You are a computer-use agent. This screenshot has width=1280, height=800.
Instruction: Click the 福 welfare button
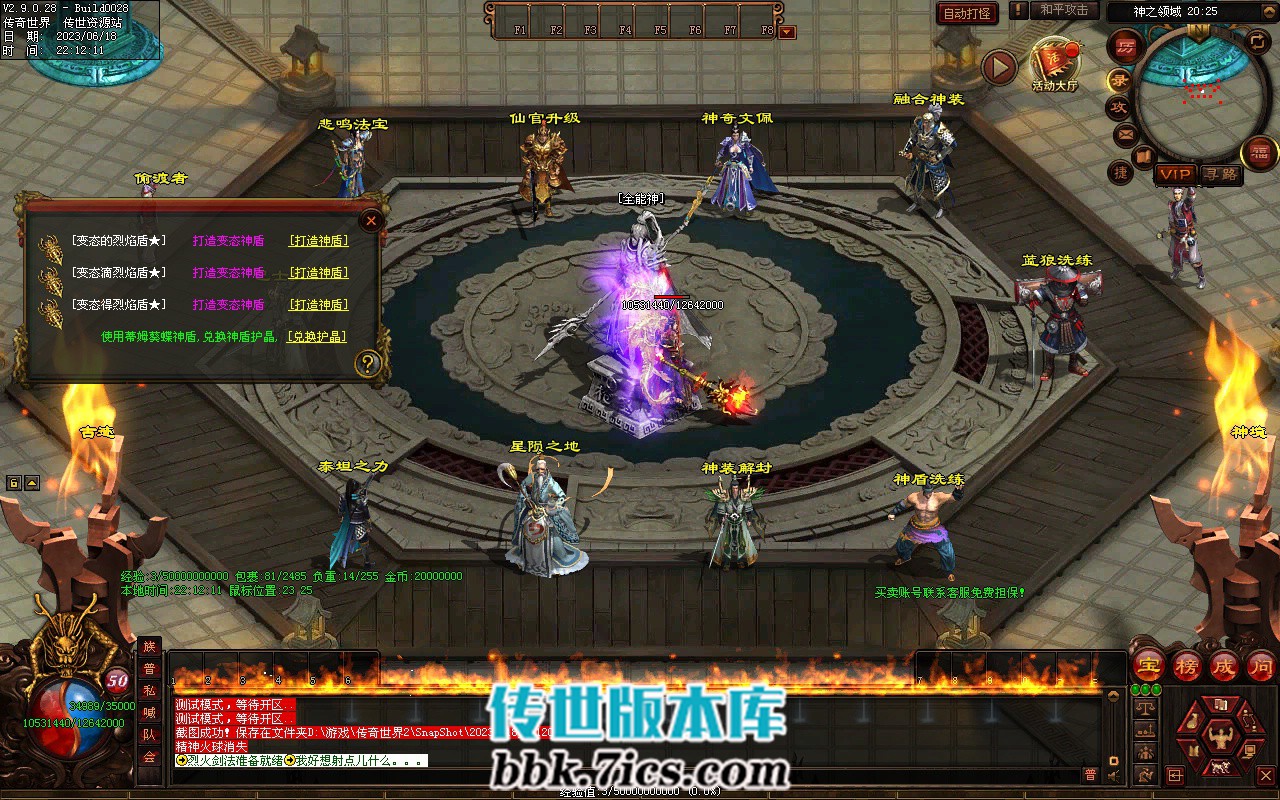[1259, 153]
